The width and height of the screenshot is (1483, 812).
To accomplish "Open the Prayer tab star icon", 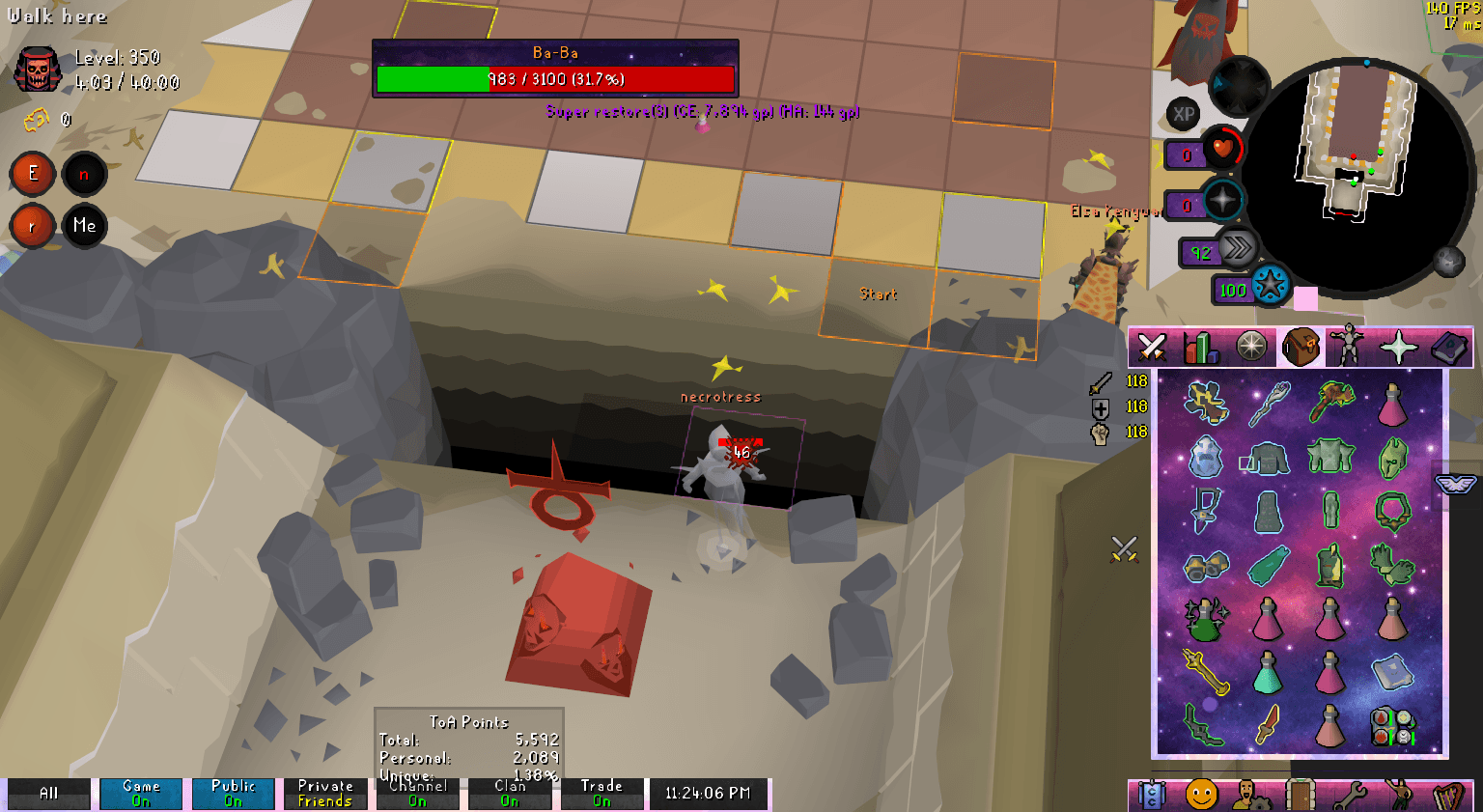I will coord(1398,346).
